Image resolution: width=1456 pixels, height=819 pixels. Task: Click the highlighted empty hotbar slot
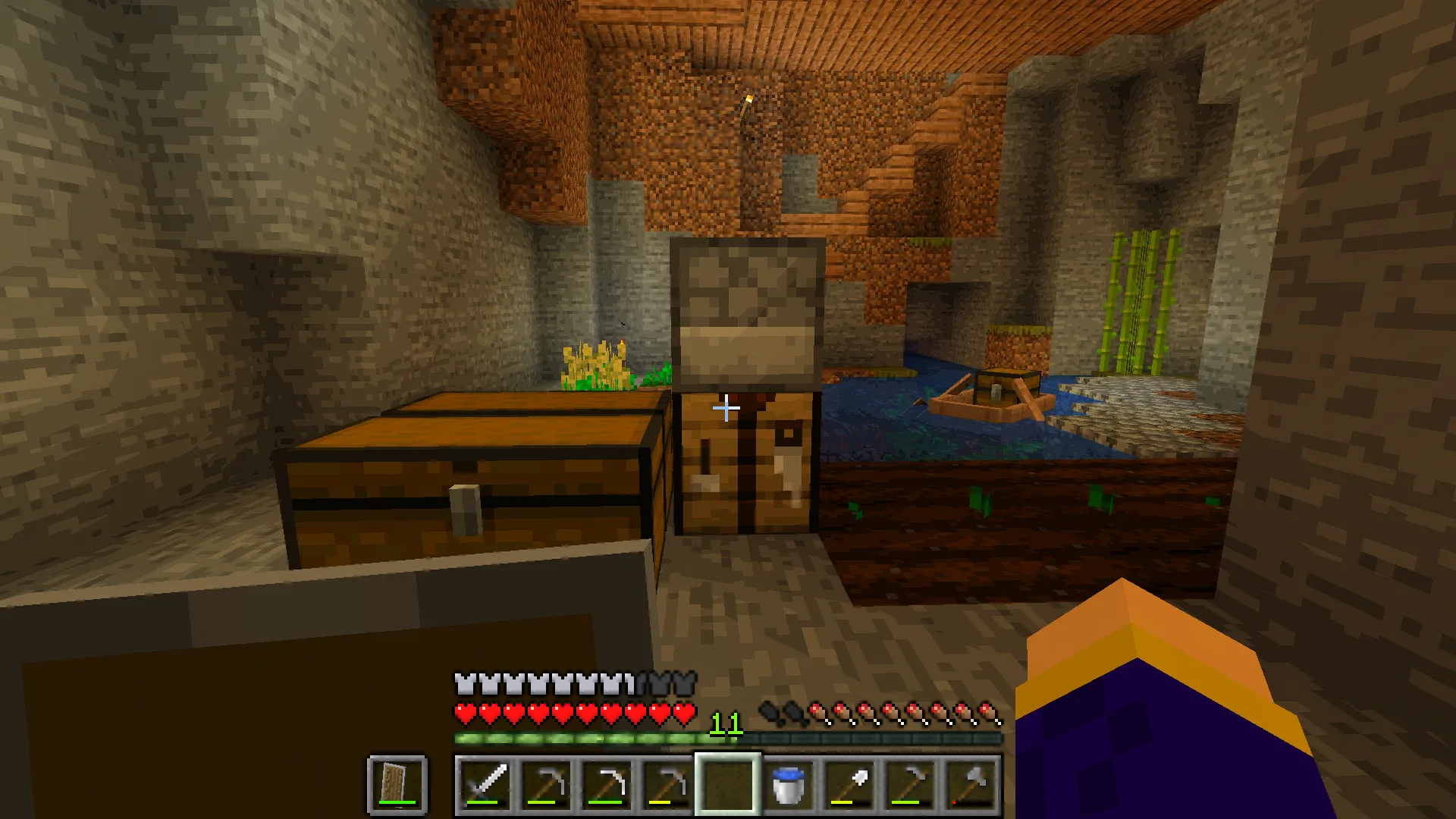click(727, 783)
